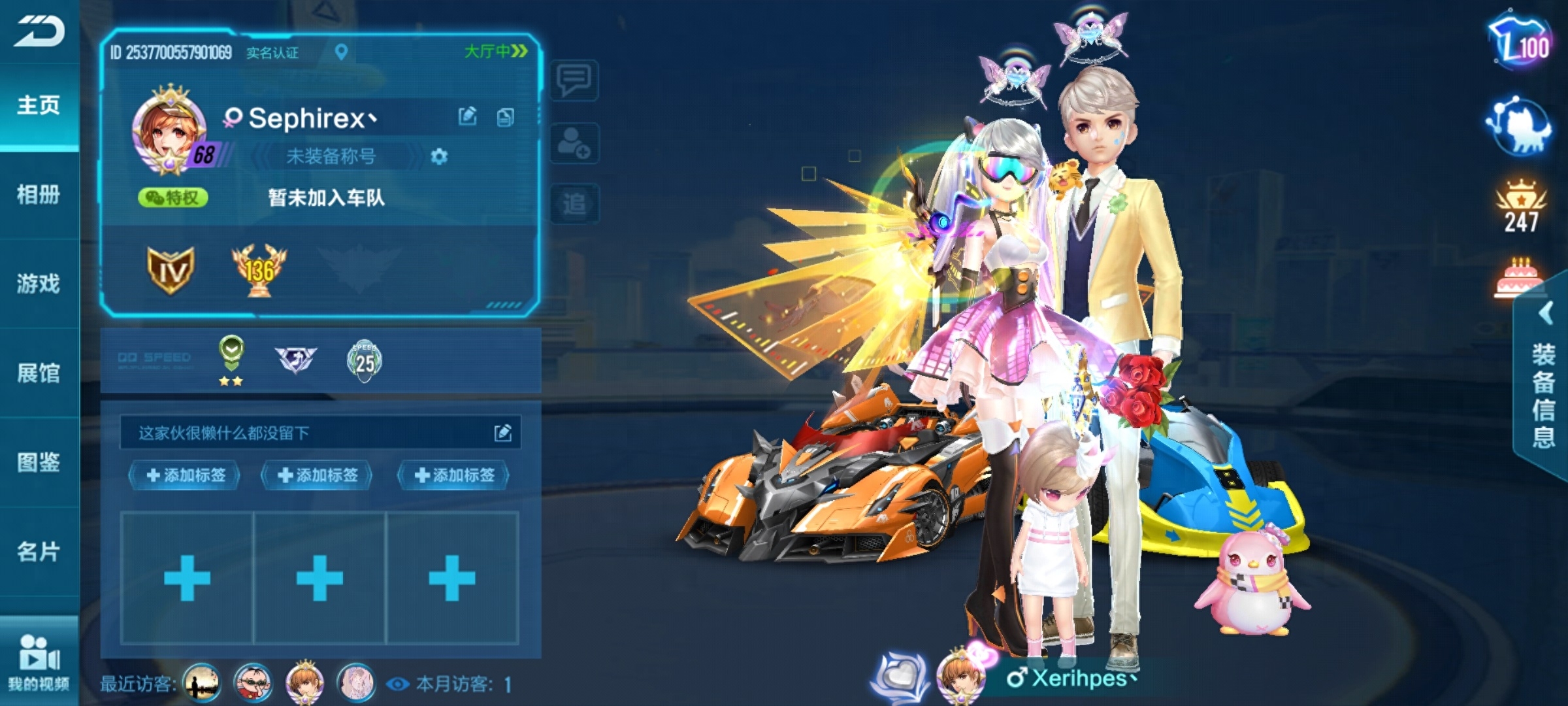Viewport: 1568px width, 706px height.
Task: Go back using the top-left arrow logo
Action: (39, 31)
